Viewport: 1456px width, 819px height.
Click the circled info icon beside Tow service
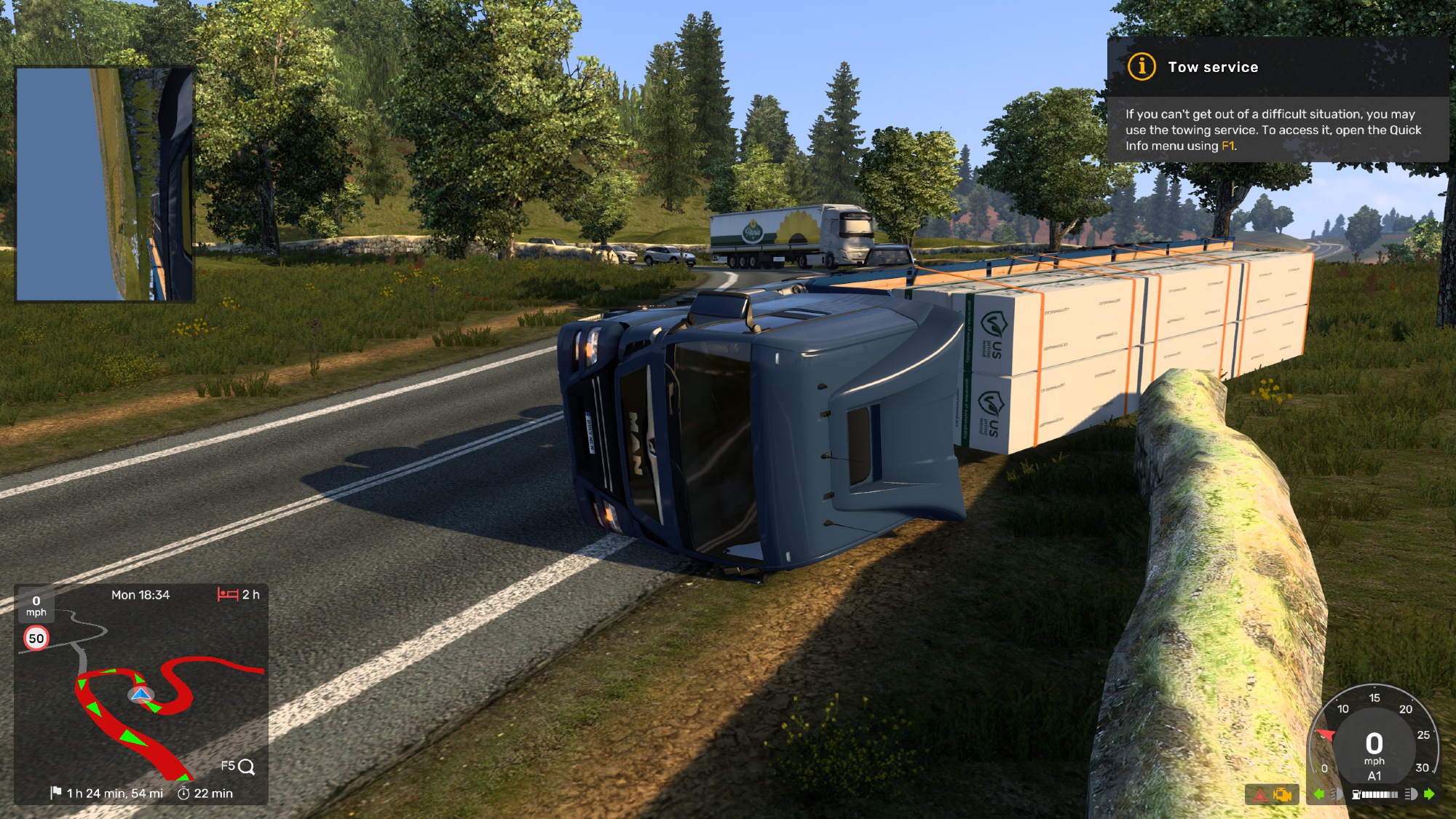coord(1142,67)
